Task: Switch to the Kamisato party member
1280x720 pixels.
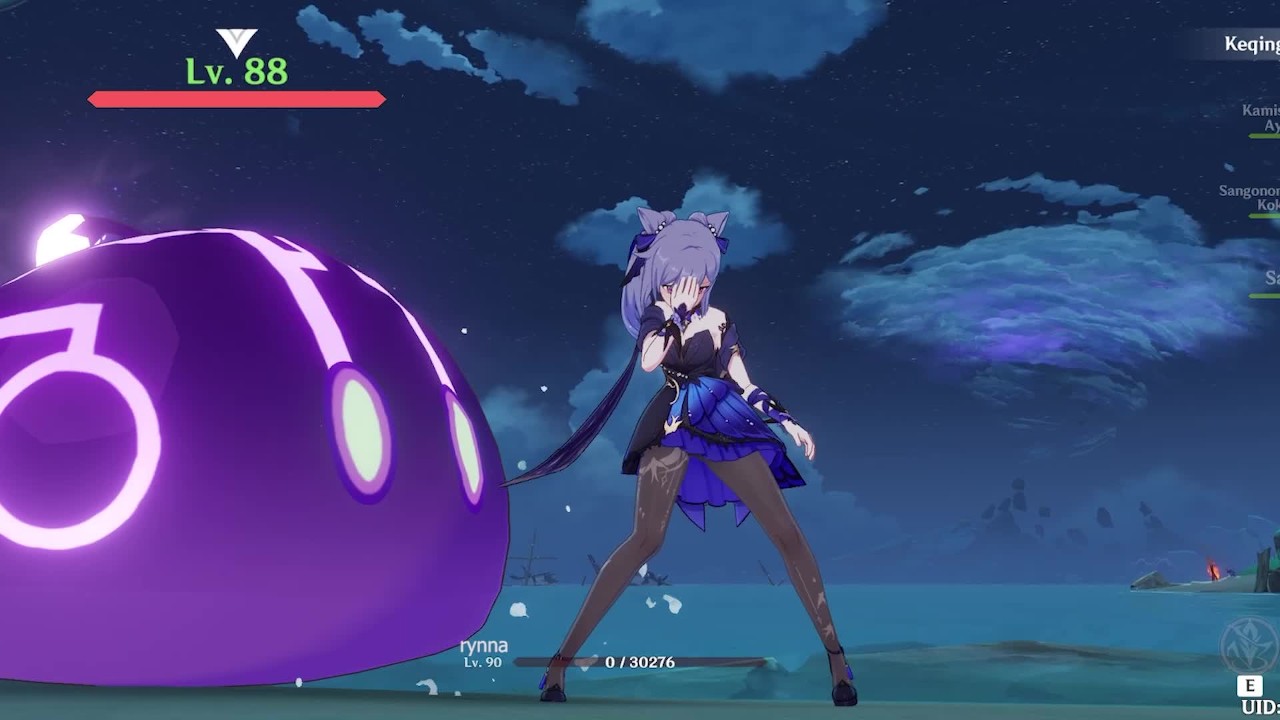Action: pyautogui.click(x=1260, y=118)
